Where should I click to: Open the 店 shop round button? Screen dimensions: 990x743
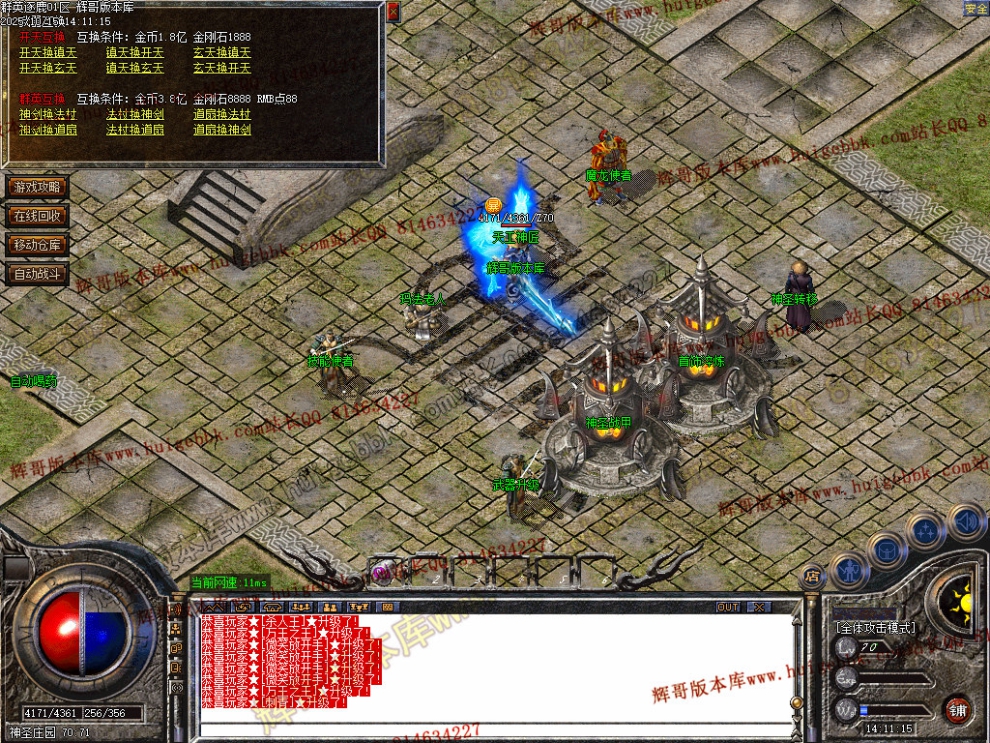pyautogui.click(x=812, y=575)
